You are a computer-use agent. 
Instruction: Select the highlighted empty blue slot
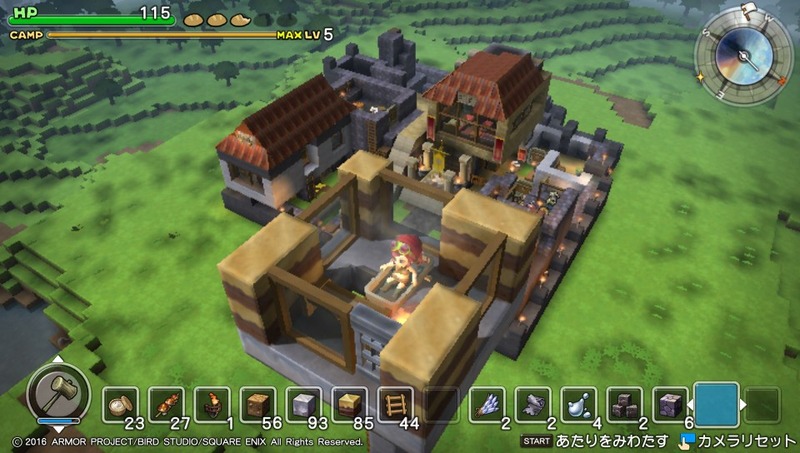pos(716,405)
